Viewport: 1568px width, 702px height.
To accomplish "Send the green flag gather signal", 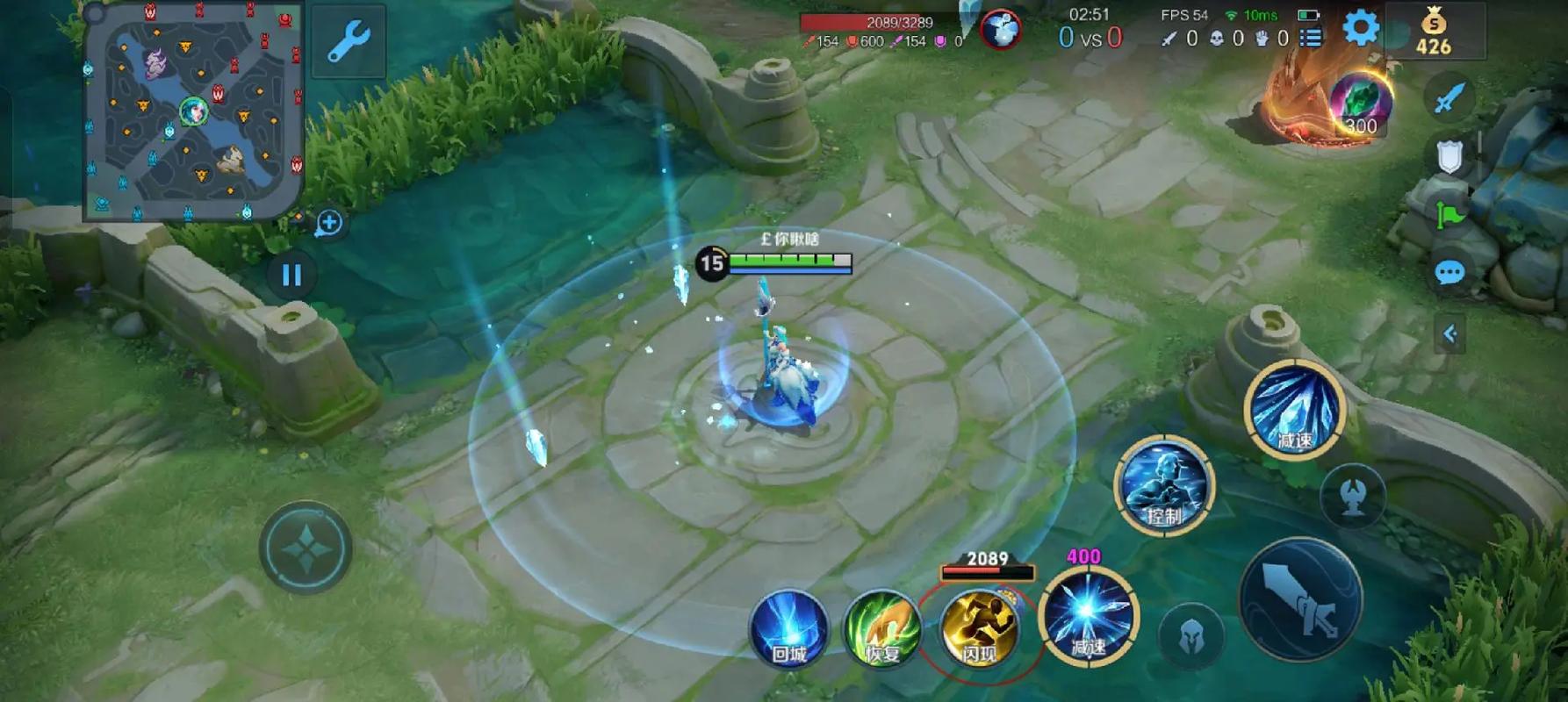I will click(x=1449, y=213).
